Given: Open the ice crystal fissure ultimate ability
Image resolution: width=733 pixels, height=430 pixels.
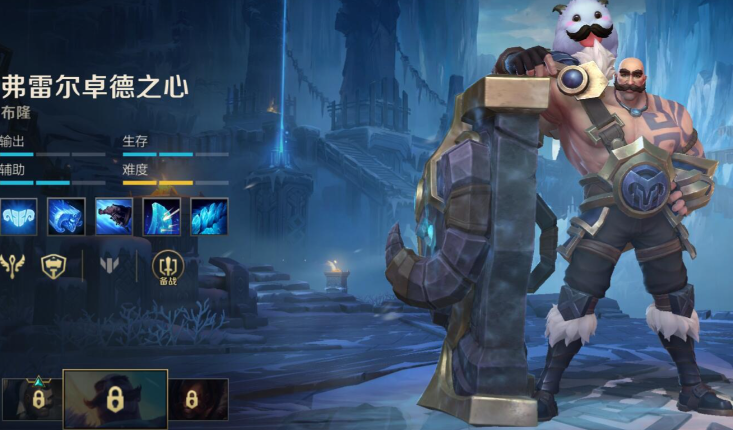Looking at the screenshot, I should [209, 216].
